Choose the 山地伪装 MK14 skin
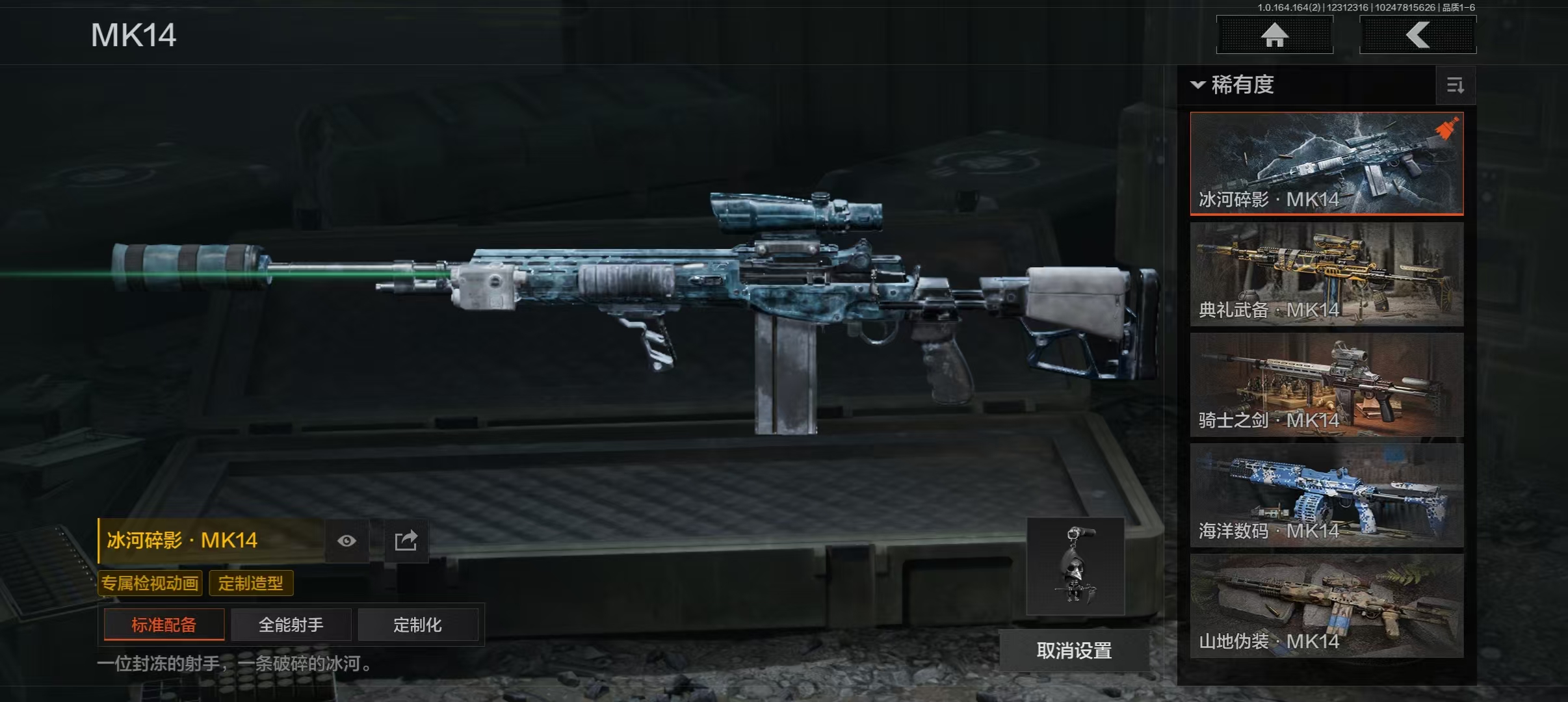 tap(1326, 605)
